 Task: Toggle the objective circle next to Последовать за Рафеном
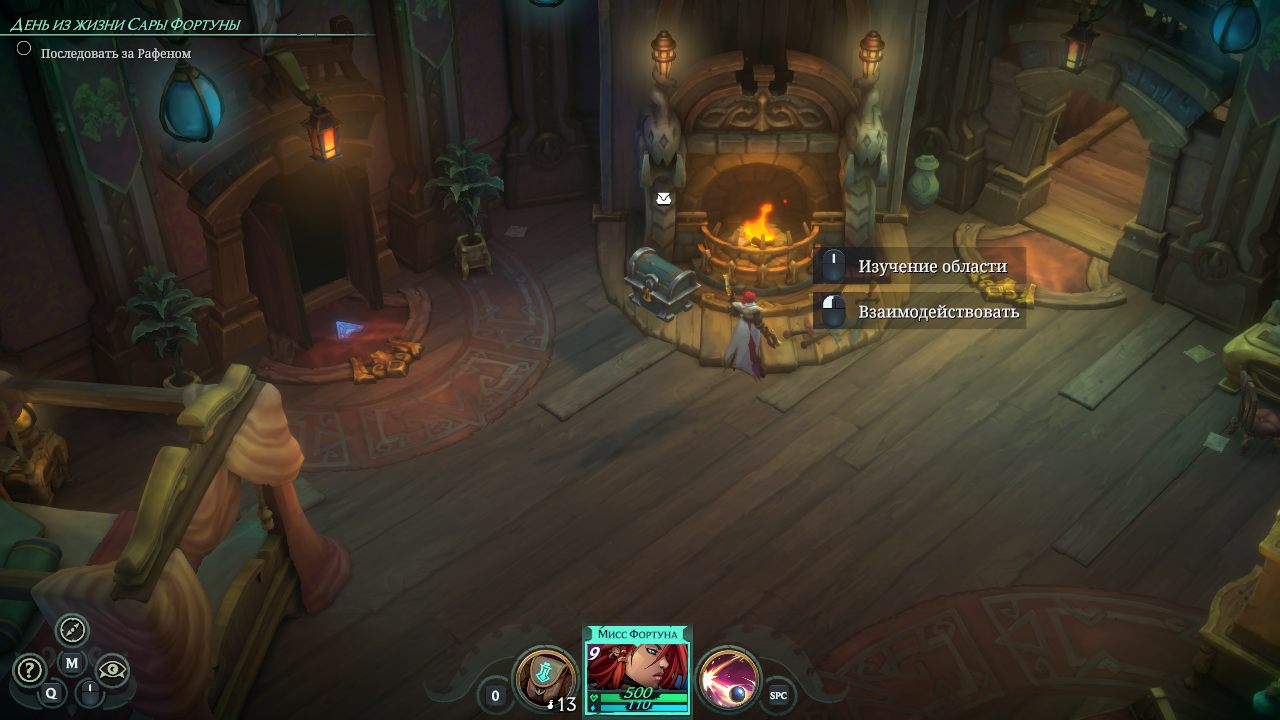tap(23, 49)
